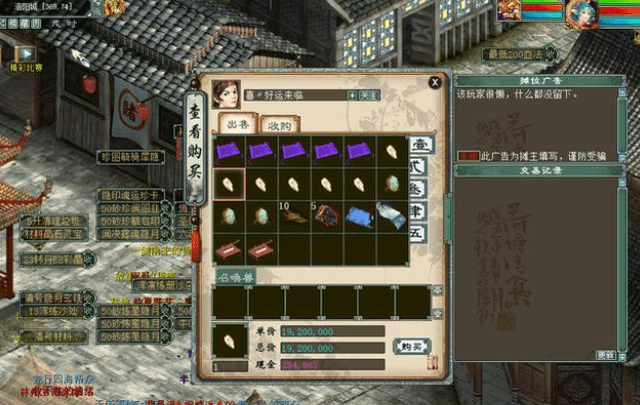The height and width of the screenshot is (405, 640).
Task: Open the 召唤兽 tab
Action: 237,274
